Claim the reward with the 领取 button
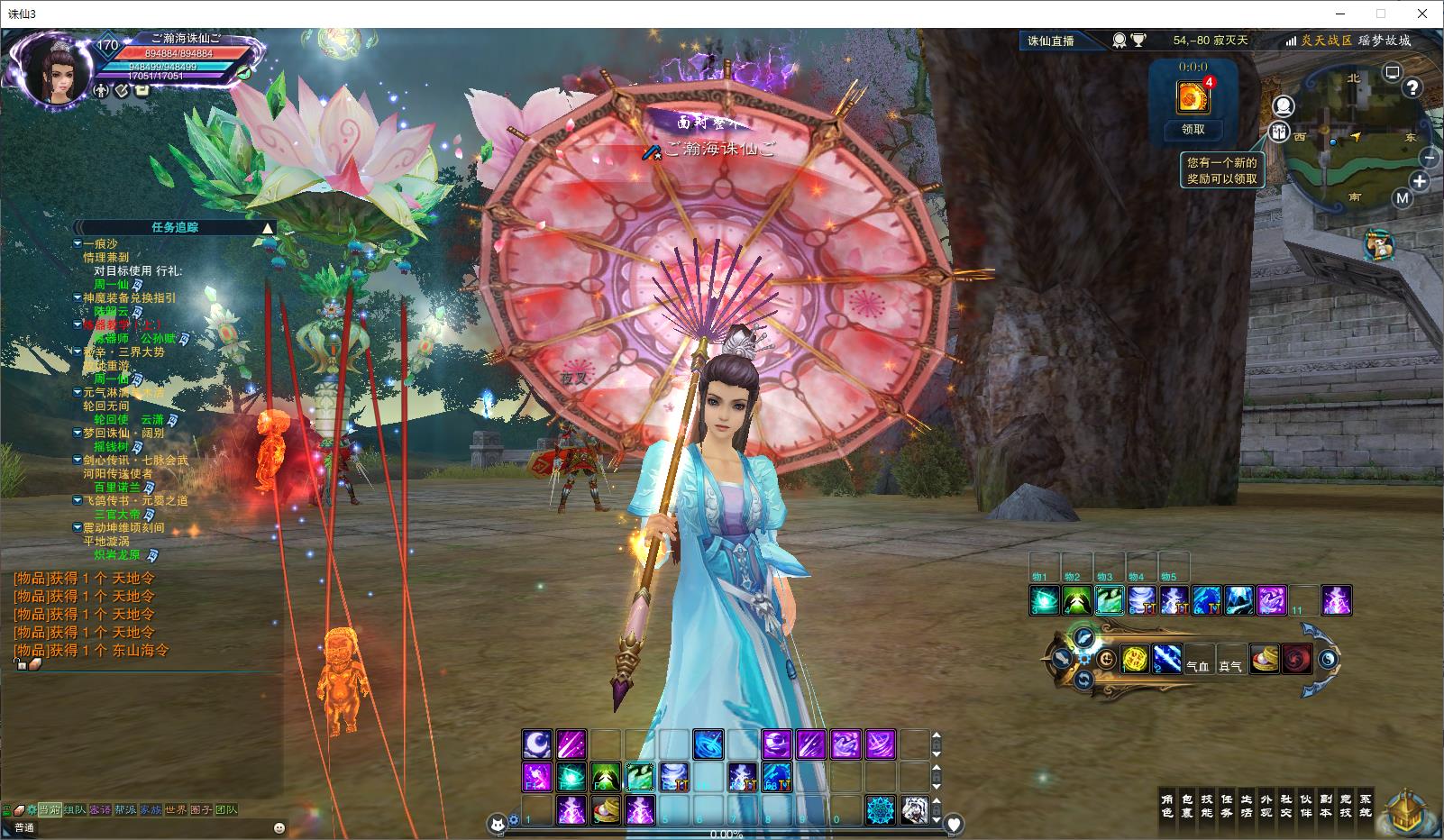The image size is (1444, 840). [1193, 130]
